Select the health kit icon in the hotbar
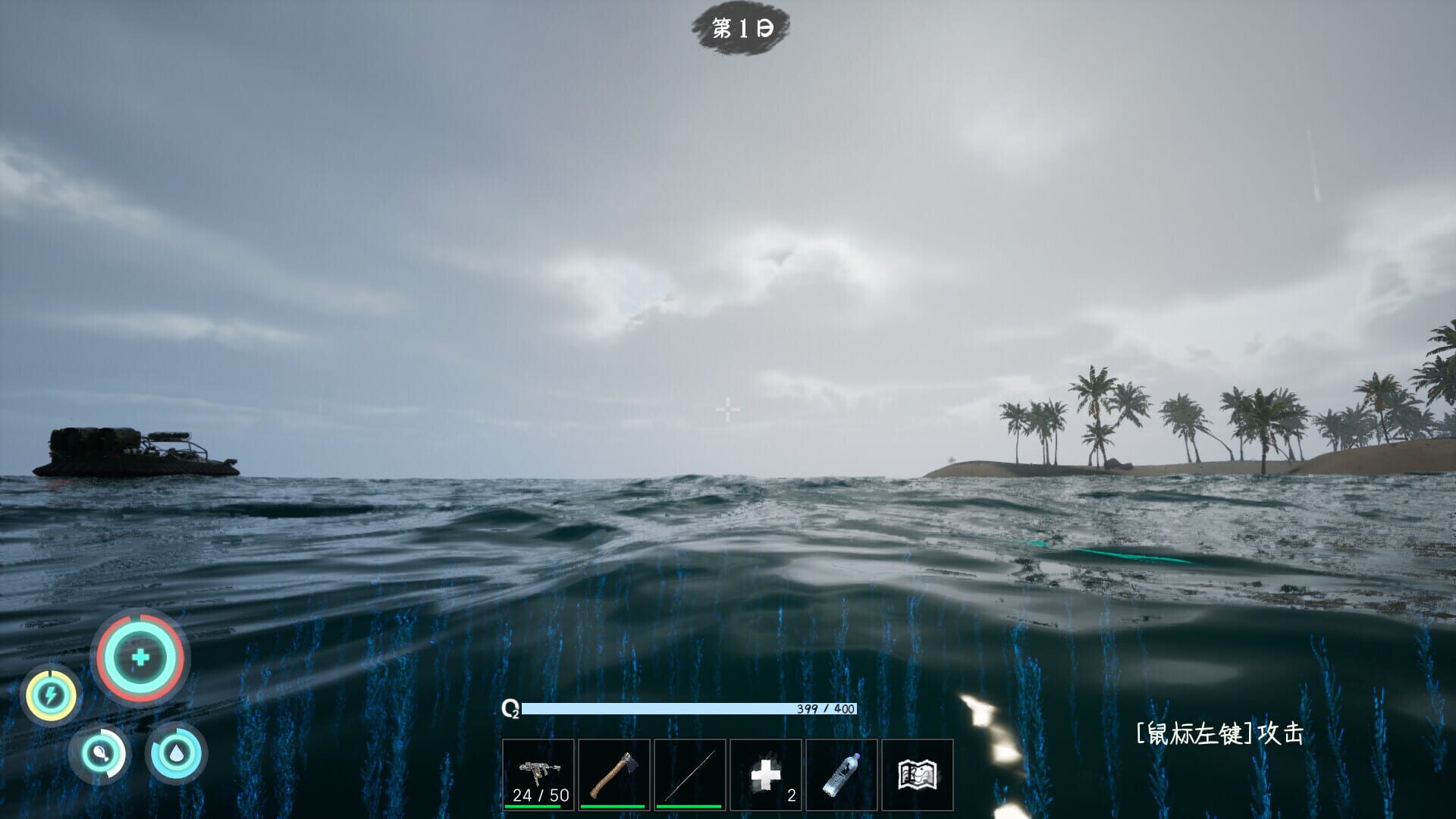The image size is (1456, 819). point(767,773)
